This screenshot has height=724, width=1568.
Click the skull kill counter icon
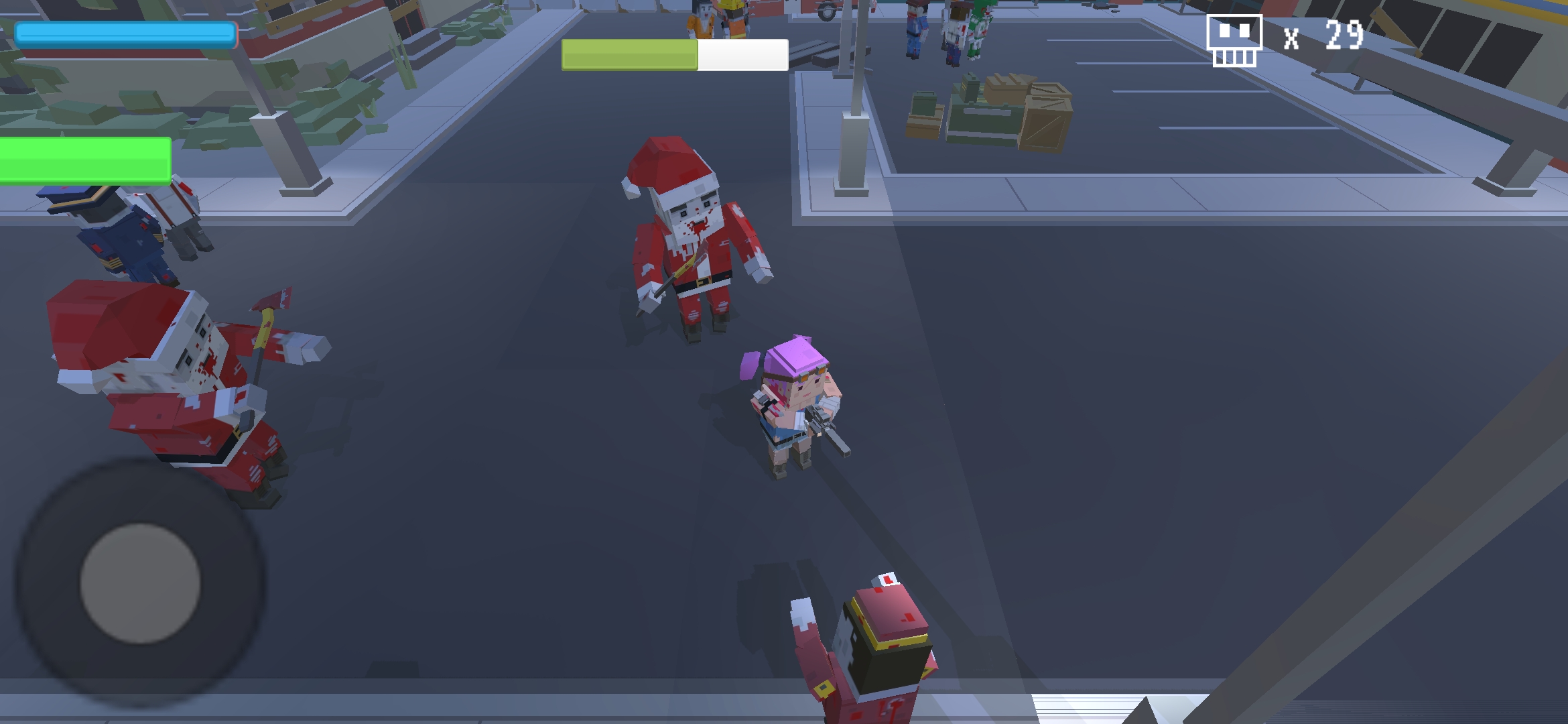point(1235,39)
